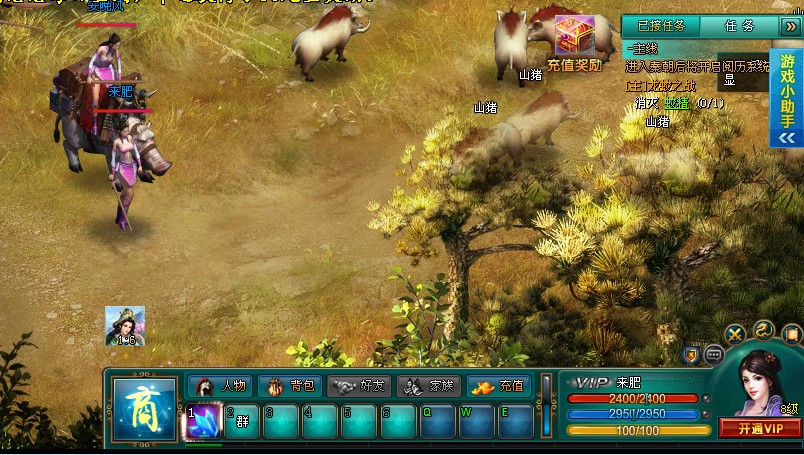Open the chat bubble icon

tap(714, 354)
